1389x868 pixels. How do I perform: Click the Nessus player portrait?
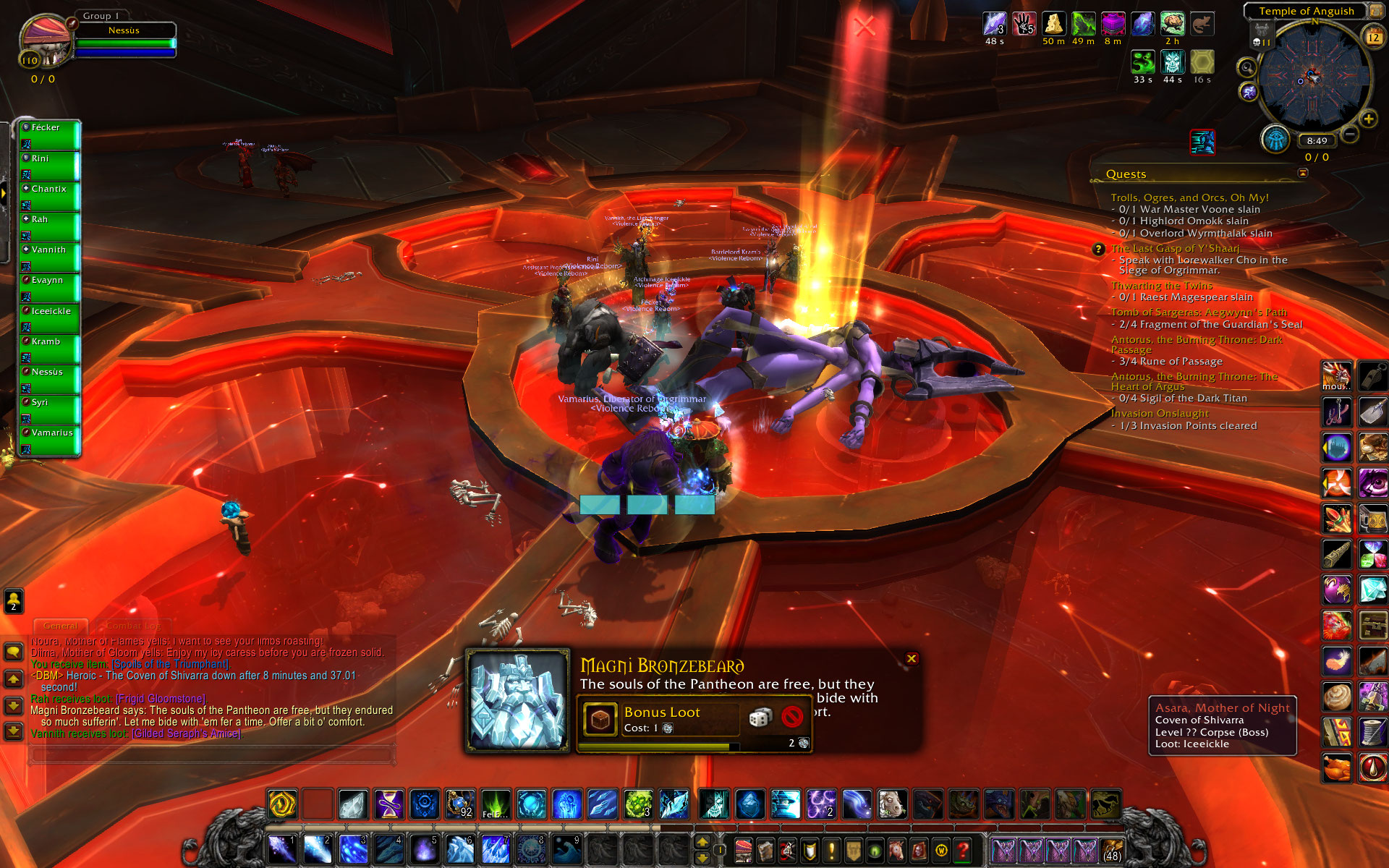[x=45, y=42]
